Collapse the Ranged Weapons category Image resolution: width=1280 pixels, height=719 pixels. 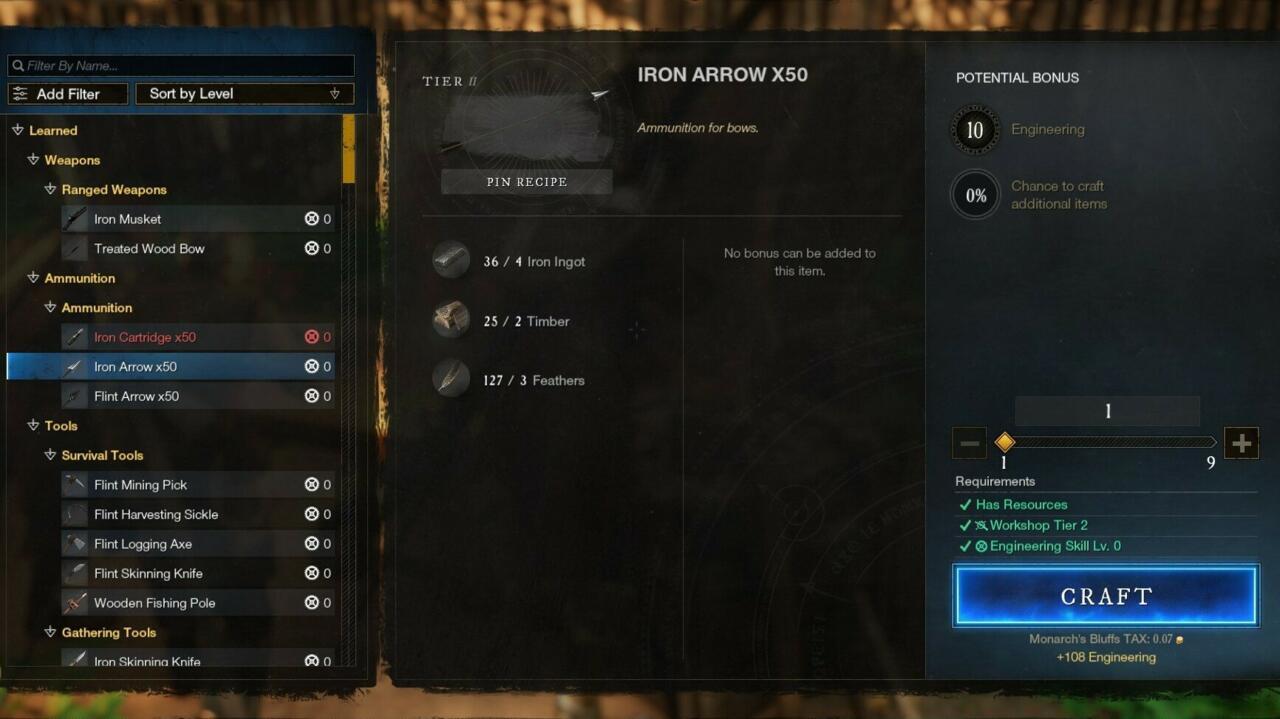(50, 190)
